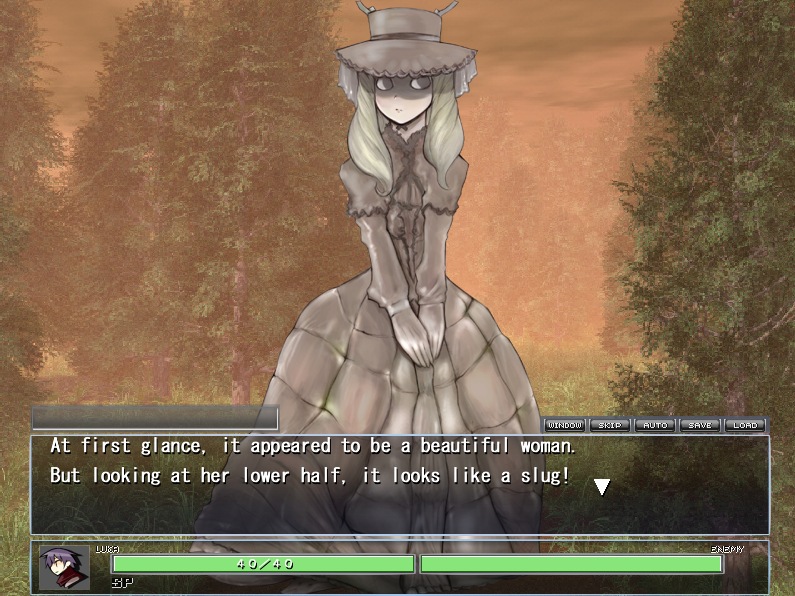Viewport: 795px width, 596px height.
Task: Open the Load menu
Action: coord(745,425)
